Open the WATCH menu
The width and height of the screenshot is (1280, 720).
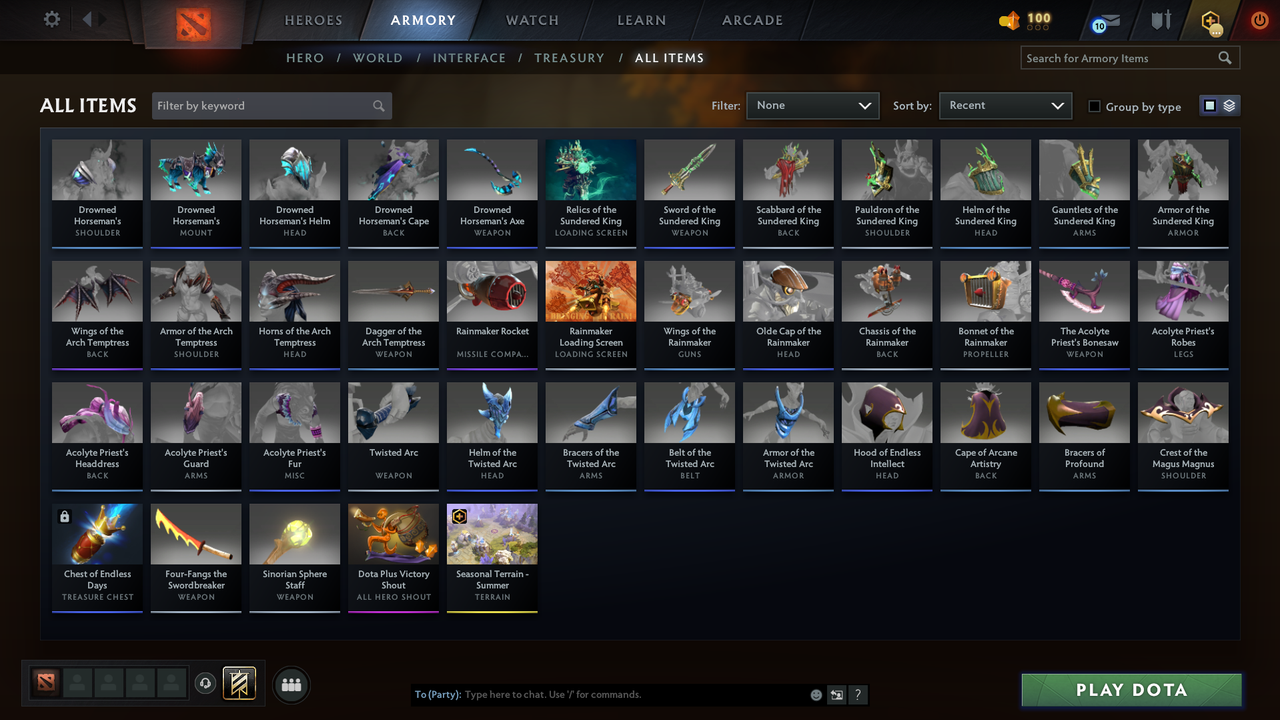point(531,20)
